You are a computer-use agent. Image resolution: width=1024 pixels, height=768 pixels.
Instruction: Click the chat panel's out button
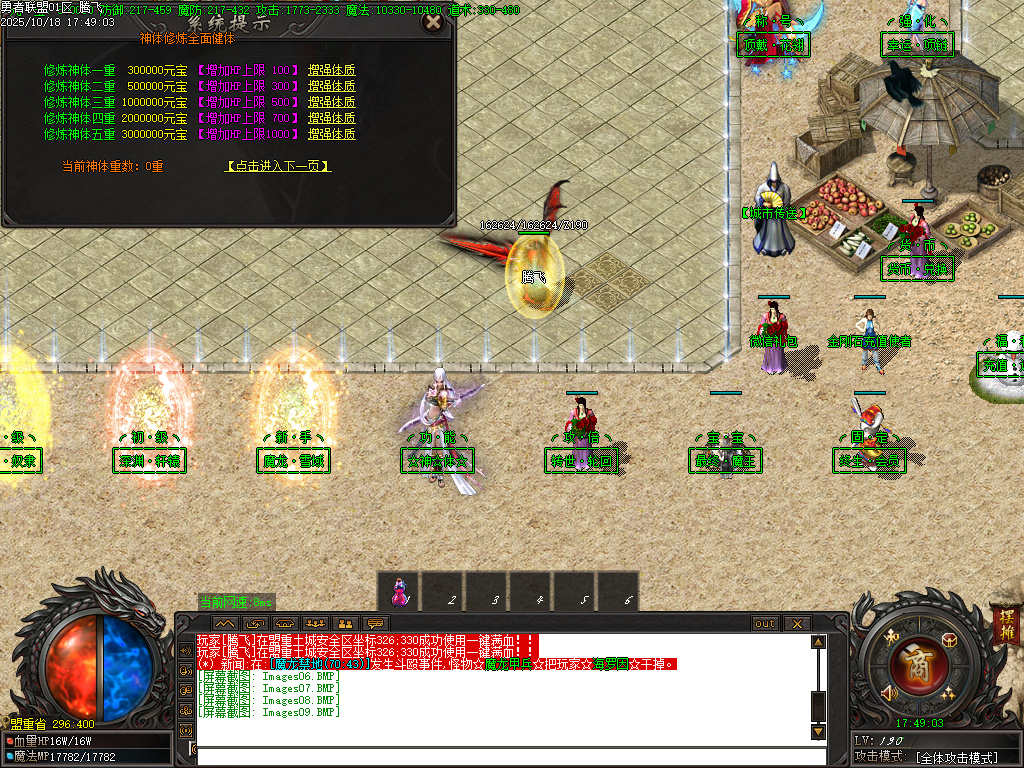(x=765, y=623)
